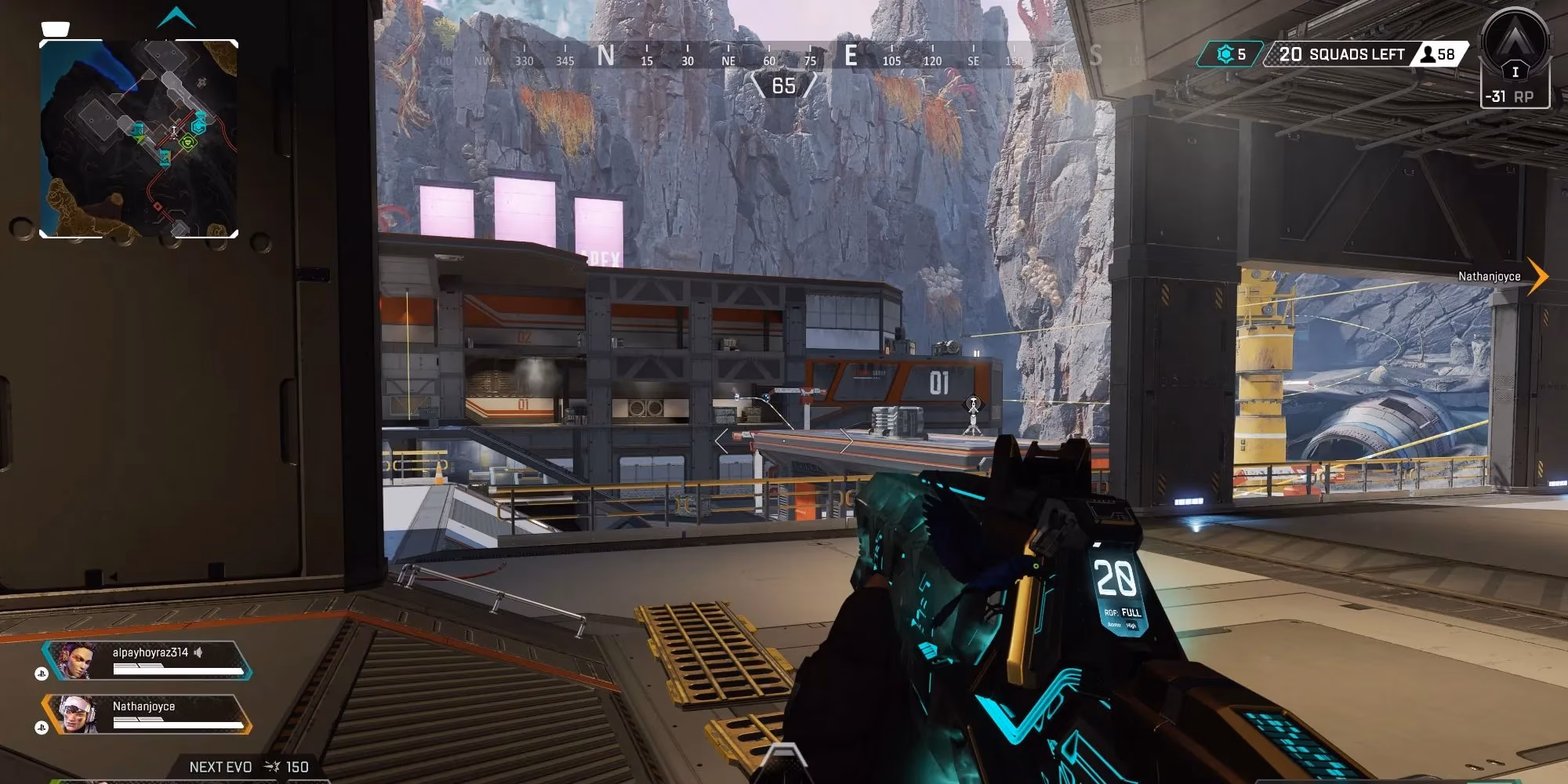Select alpayhoyraz314's legend portrait

(x=75, y=661)
